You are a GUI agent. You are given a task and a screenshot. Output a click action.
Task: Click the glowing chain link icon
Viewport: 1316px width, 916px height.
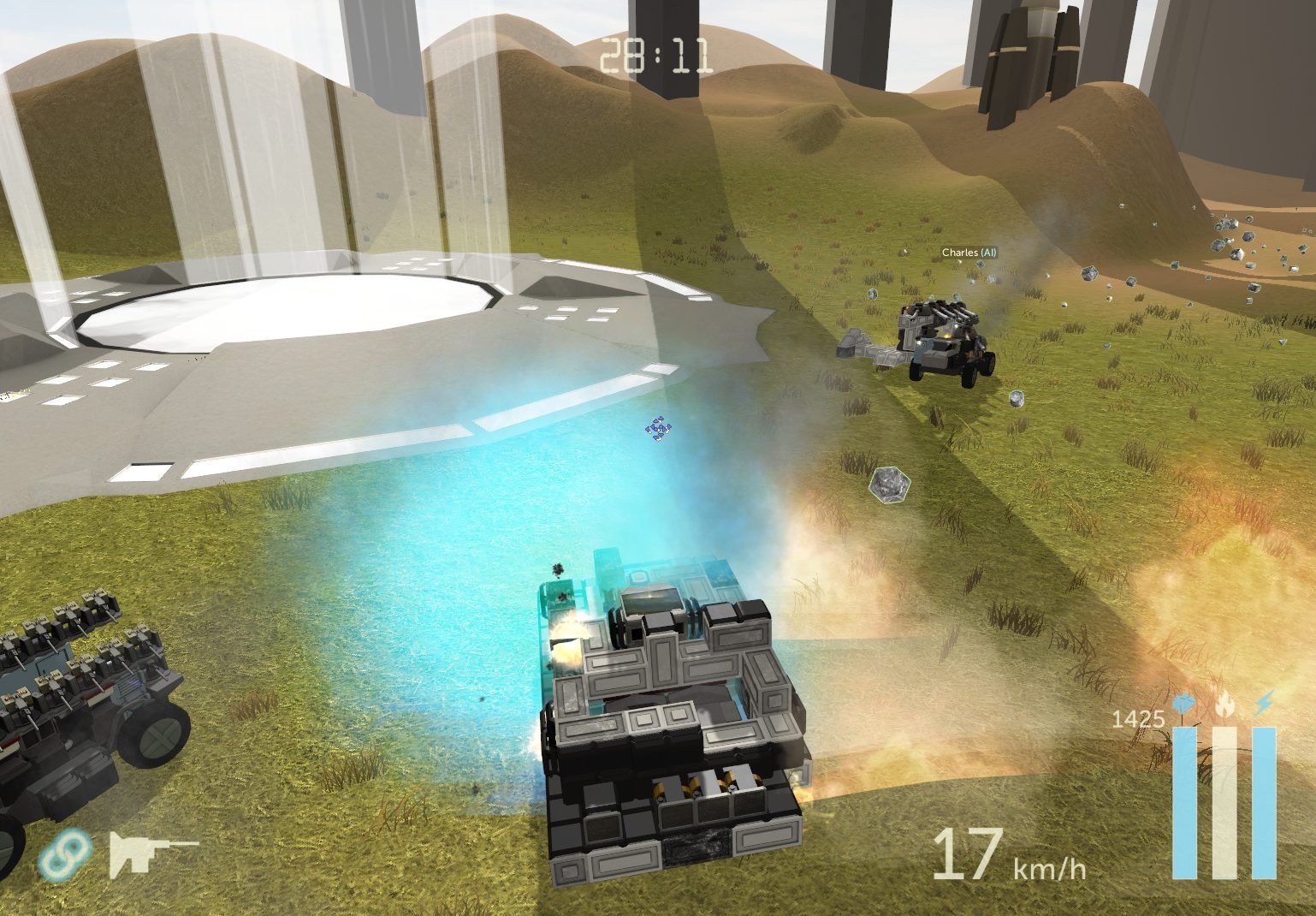click(67, 854)
